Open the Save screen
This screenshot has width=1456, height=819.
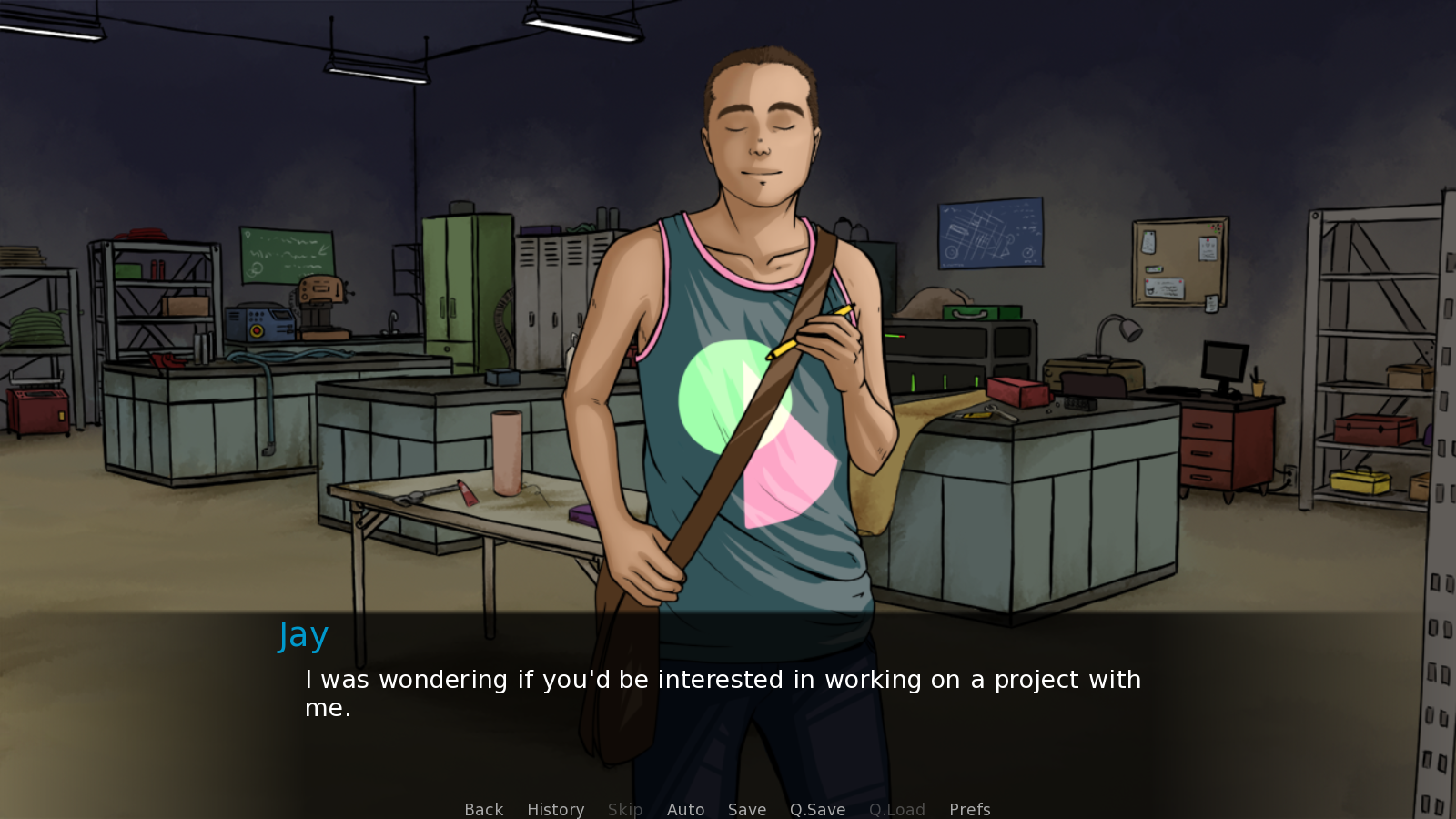(x=746, y=809)
